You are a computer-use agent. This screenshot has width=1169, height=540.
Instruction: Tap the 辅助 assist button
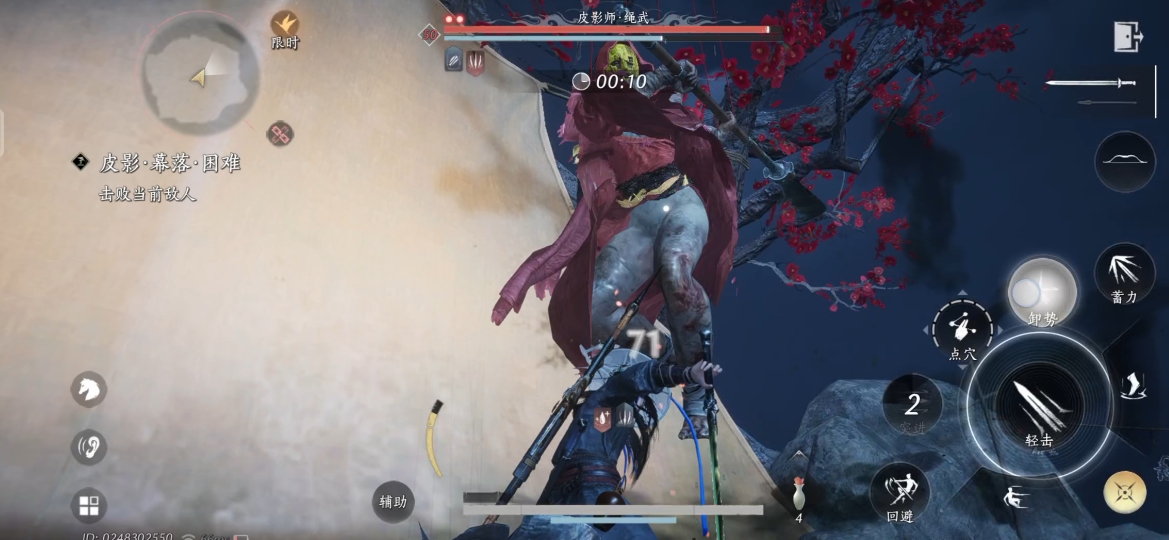(x=393, y=501)
